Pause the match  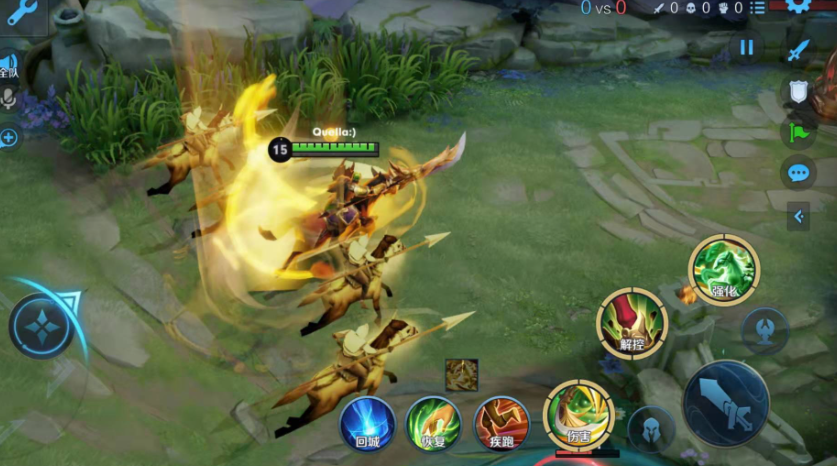746,47
